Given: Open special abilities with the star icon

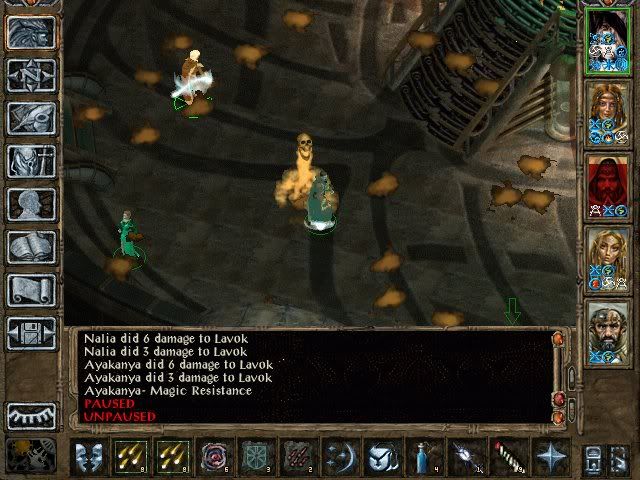Looking at the screenshot, I should 550,457.
